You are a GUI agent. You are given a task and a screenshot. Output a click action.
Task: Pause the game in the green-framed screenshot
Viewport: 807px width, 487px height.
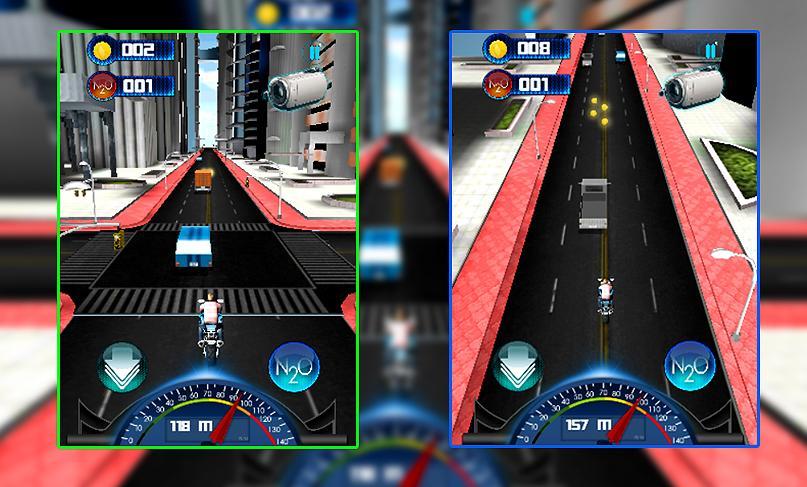point(316,52)
